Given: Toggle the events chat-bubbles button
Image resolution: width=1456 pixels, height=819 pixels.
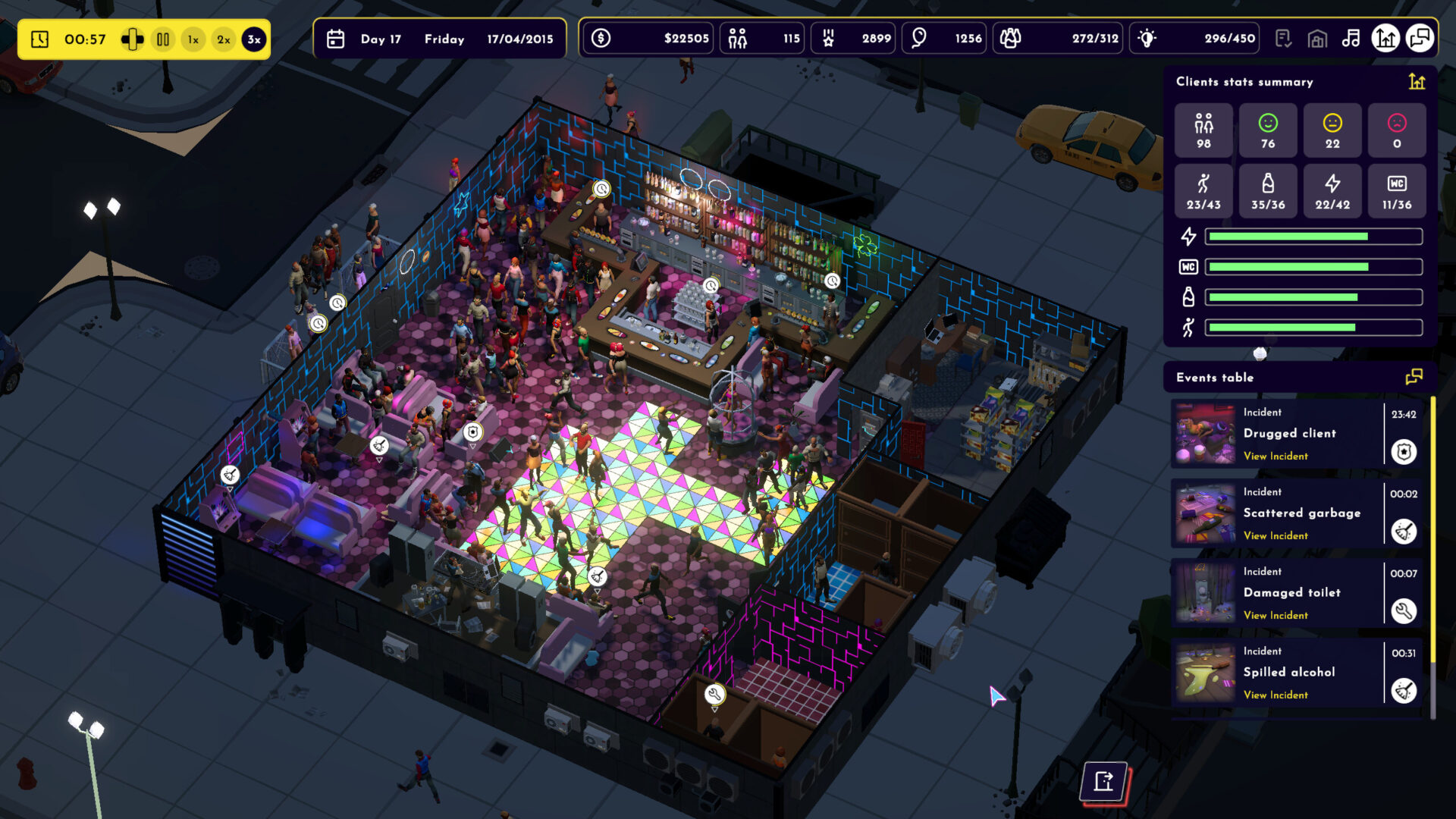Looking at the screenshot, I should coord(1420,39).
